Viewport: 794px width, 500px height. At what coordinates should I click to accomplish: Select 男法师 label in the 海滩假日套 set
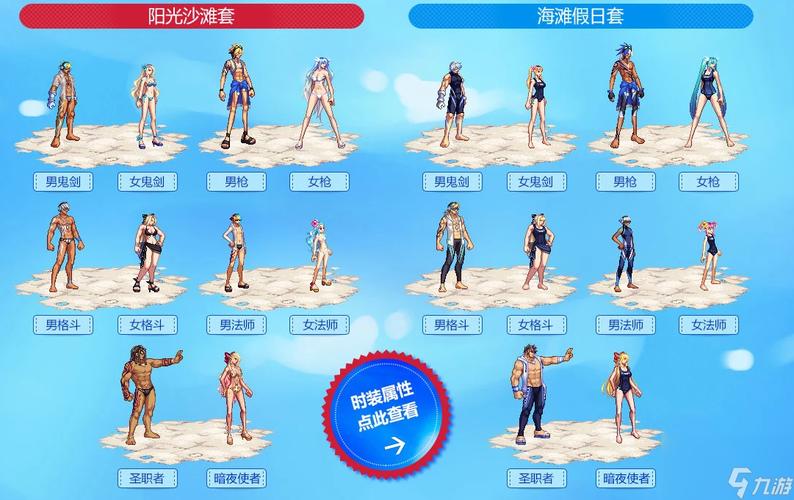point(625,325)
